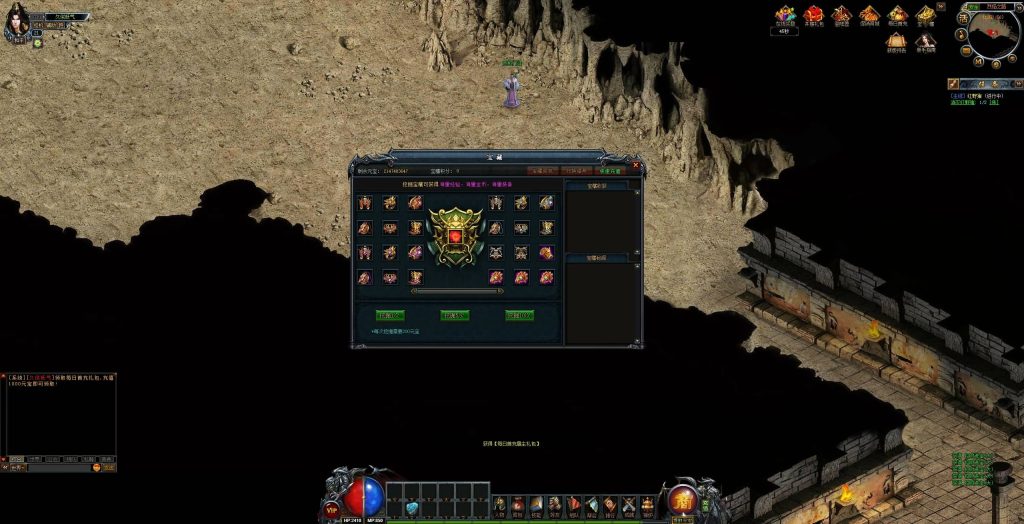The image size is (1024, 524).
Task: Click the VIP badge beside the health orb
Action: (x=332, y=508)
